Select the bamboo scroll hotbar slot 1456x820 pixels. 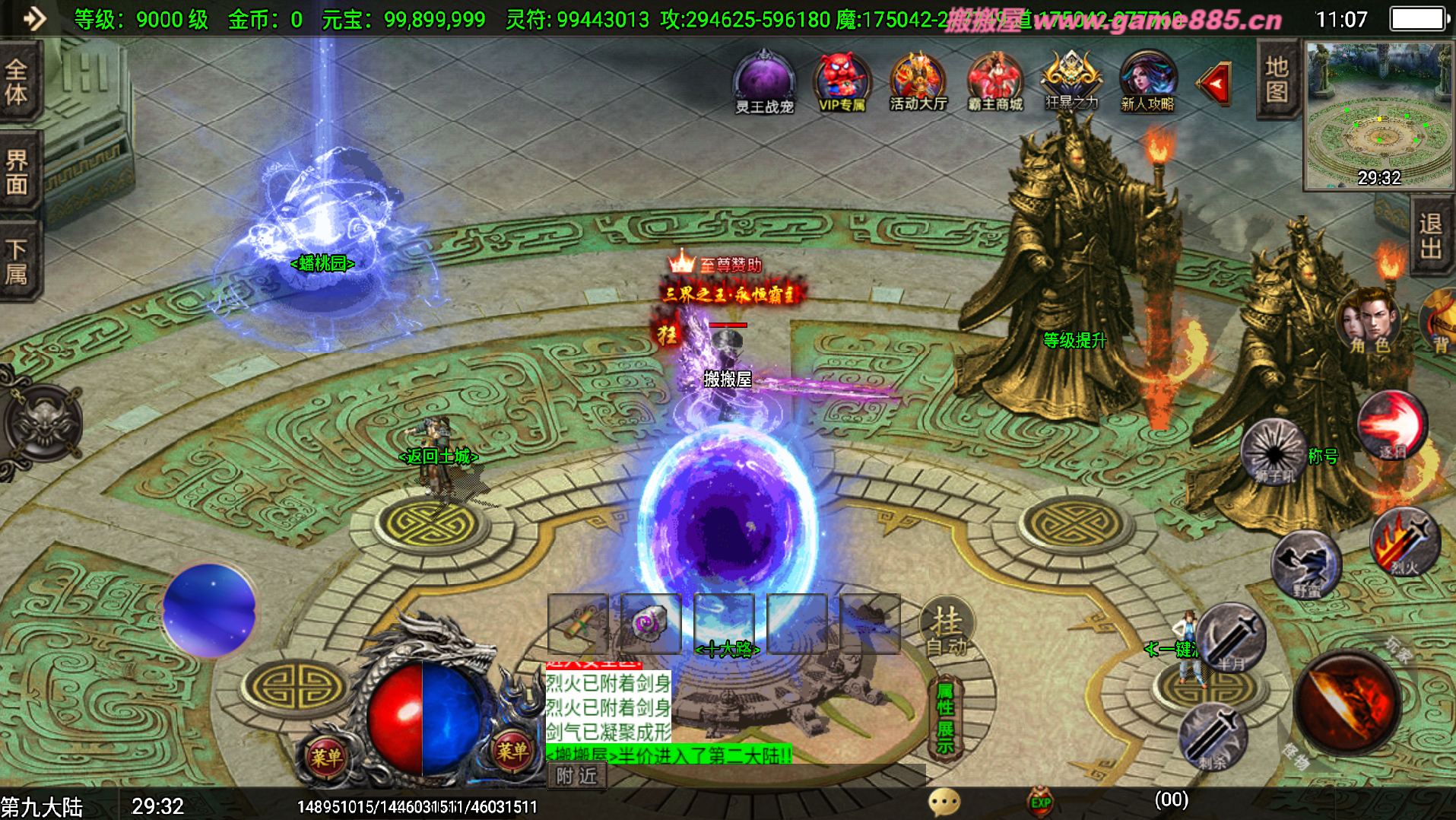[x=579, y=624]
